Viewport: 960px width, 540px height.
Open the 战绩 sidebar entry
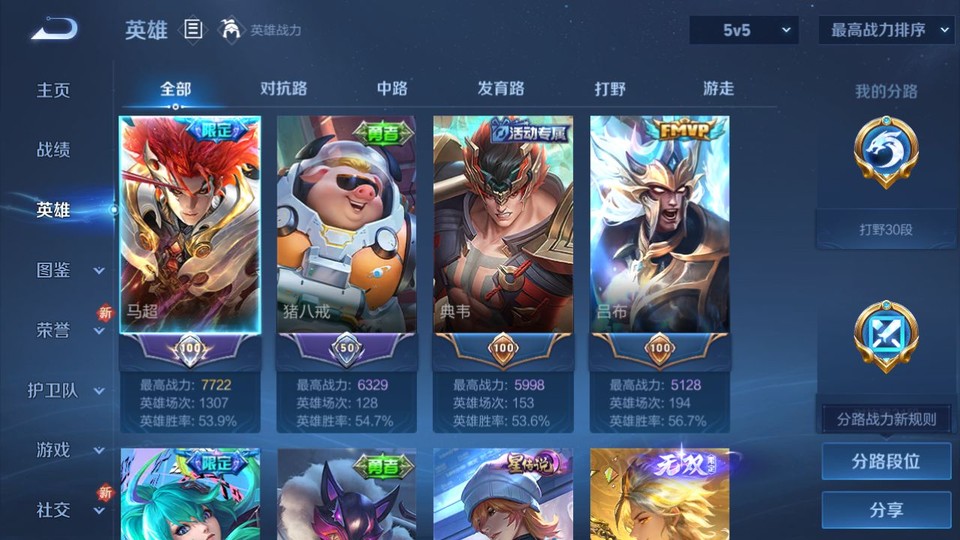point(54,150)
